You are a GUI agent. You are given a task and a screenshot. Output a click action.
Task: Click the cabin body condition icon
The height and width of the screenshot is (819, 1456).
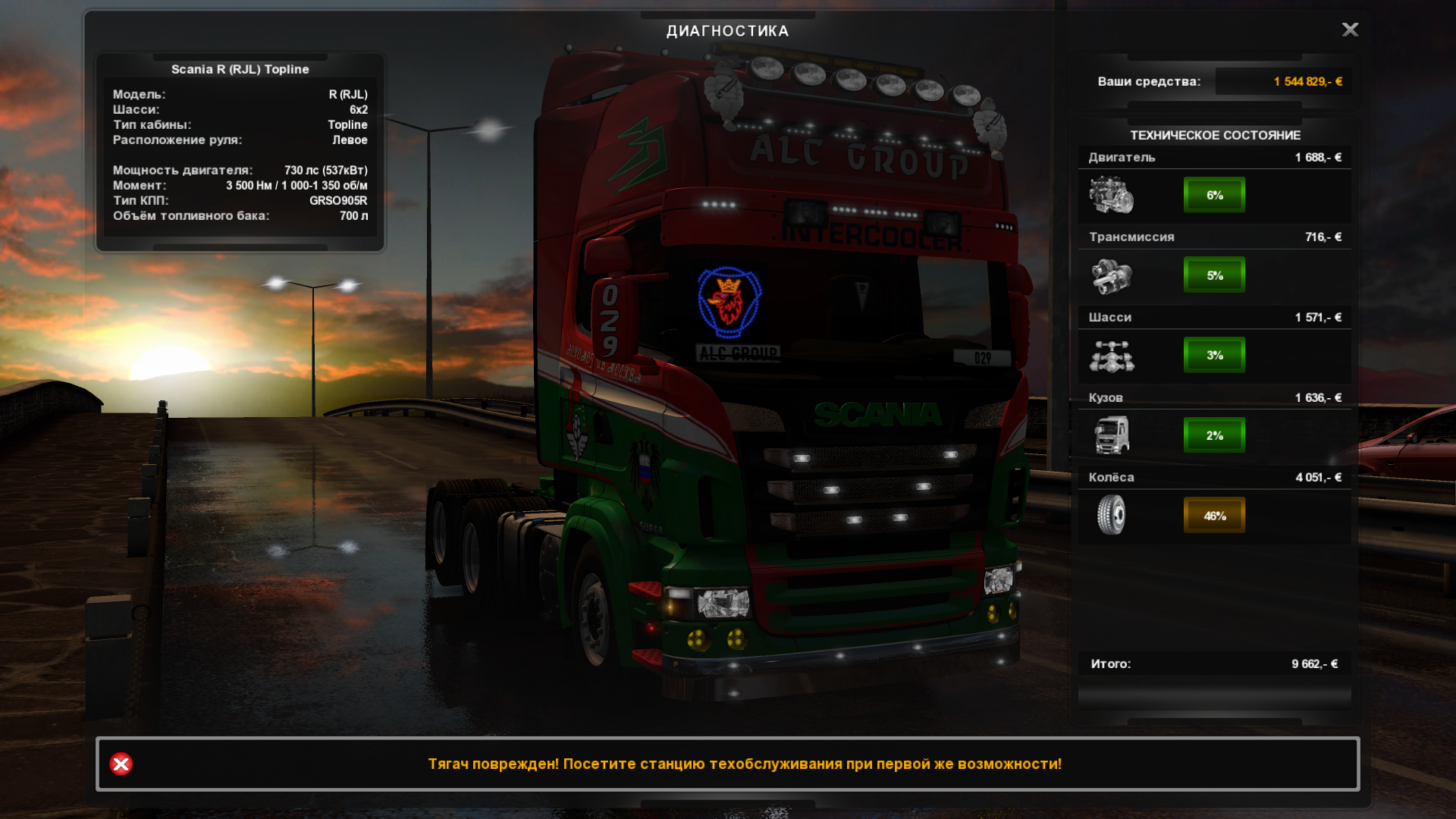pyautogui.click(x=1112, y=435)
